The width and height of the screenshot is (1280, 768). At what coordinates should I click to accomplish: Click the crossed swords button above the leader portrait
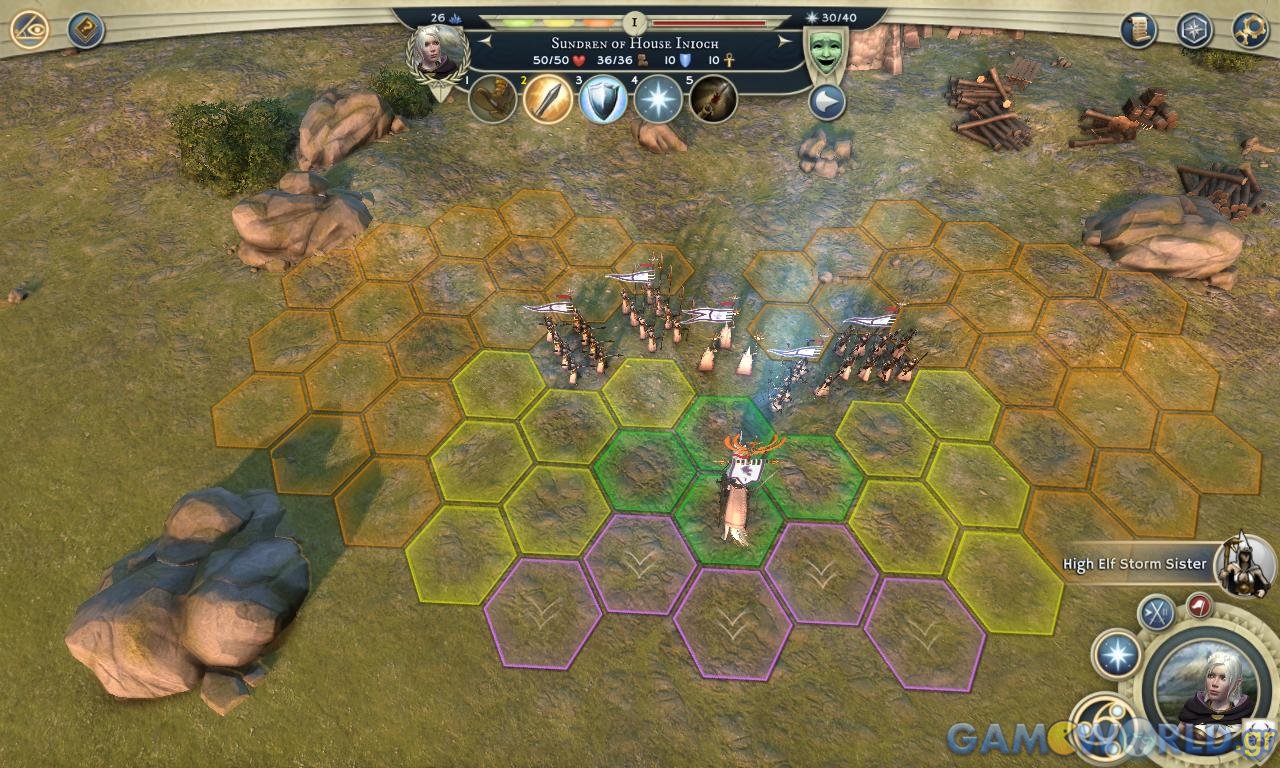point(1158,612)
